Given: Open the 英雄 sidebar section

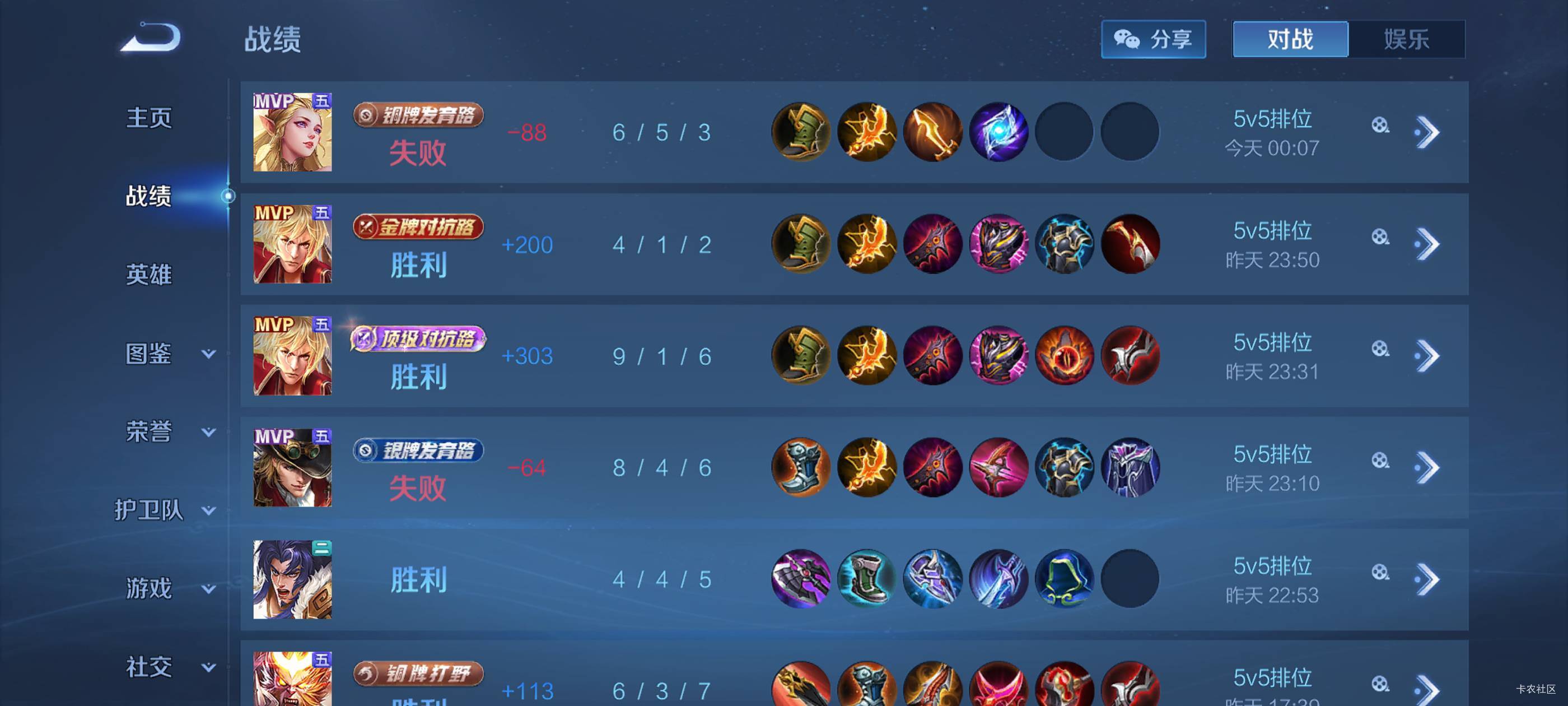Looking at the screenshot, I should [x=149, y=275].
